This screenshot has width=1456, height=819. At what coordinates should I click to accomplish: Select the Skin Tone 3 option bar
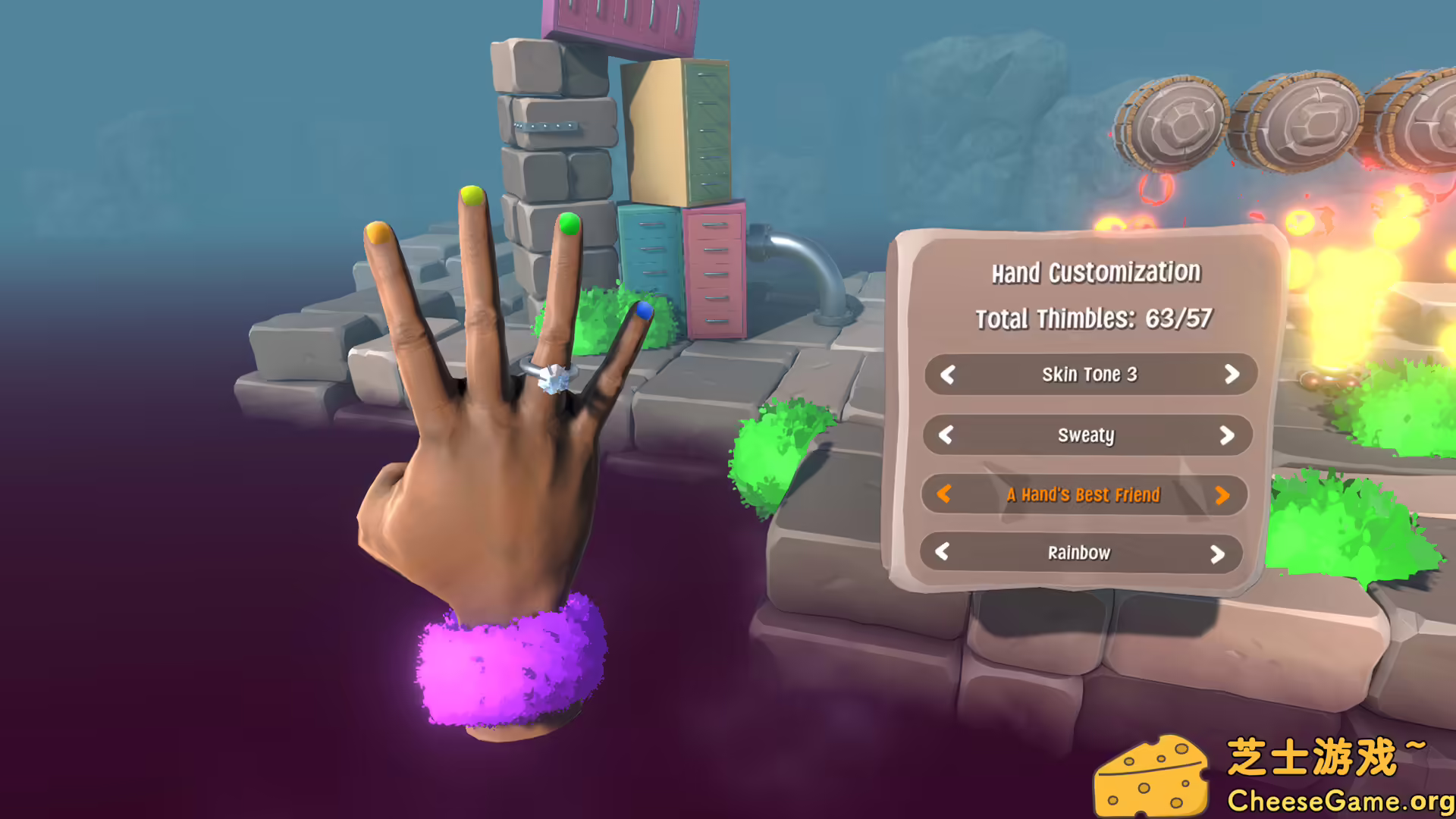[1090, 375]
